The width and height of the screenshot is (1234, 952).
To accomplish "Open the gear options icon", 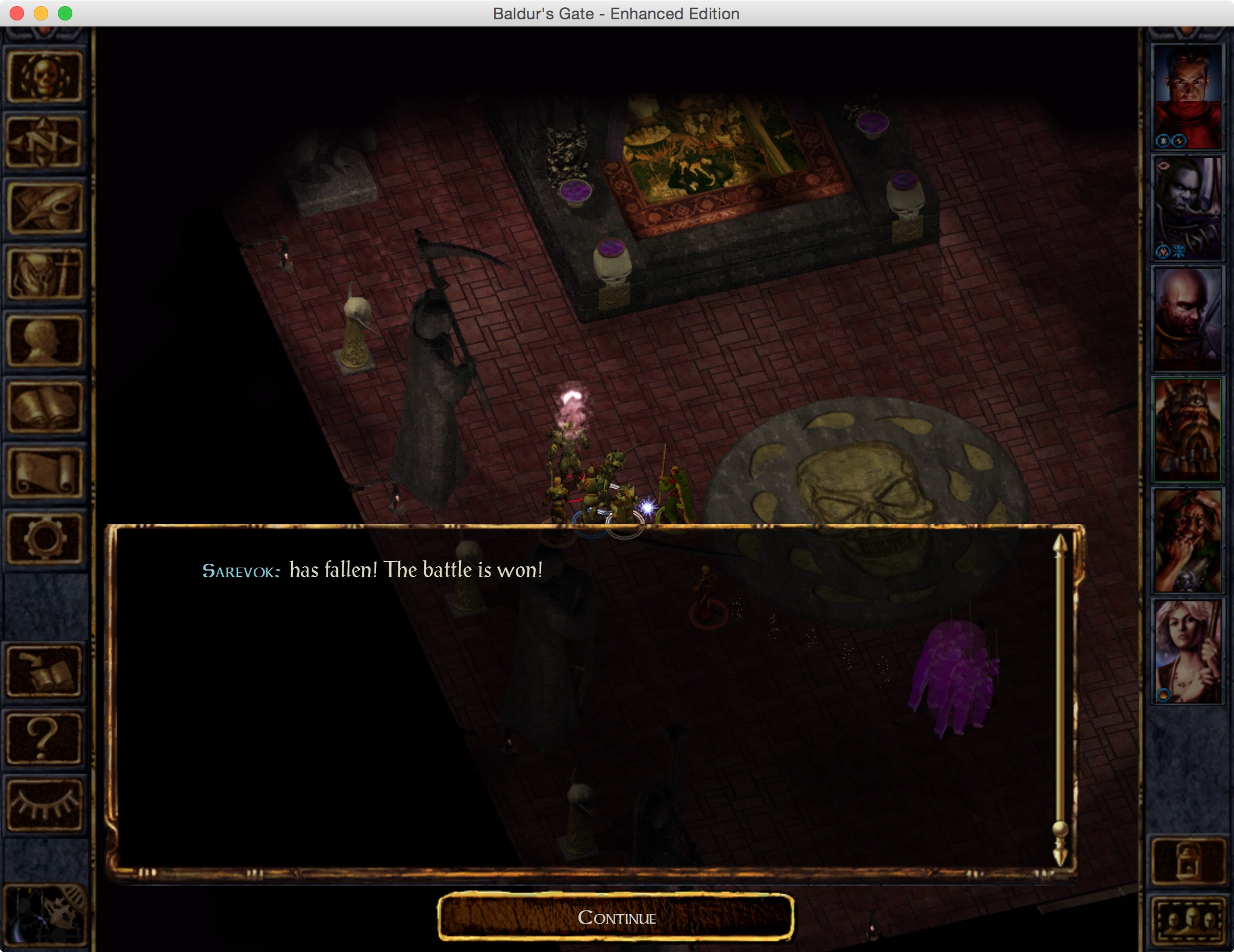I will click(45, 539).
